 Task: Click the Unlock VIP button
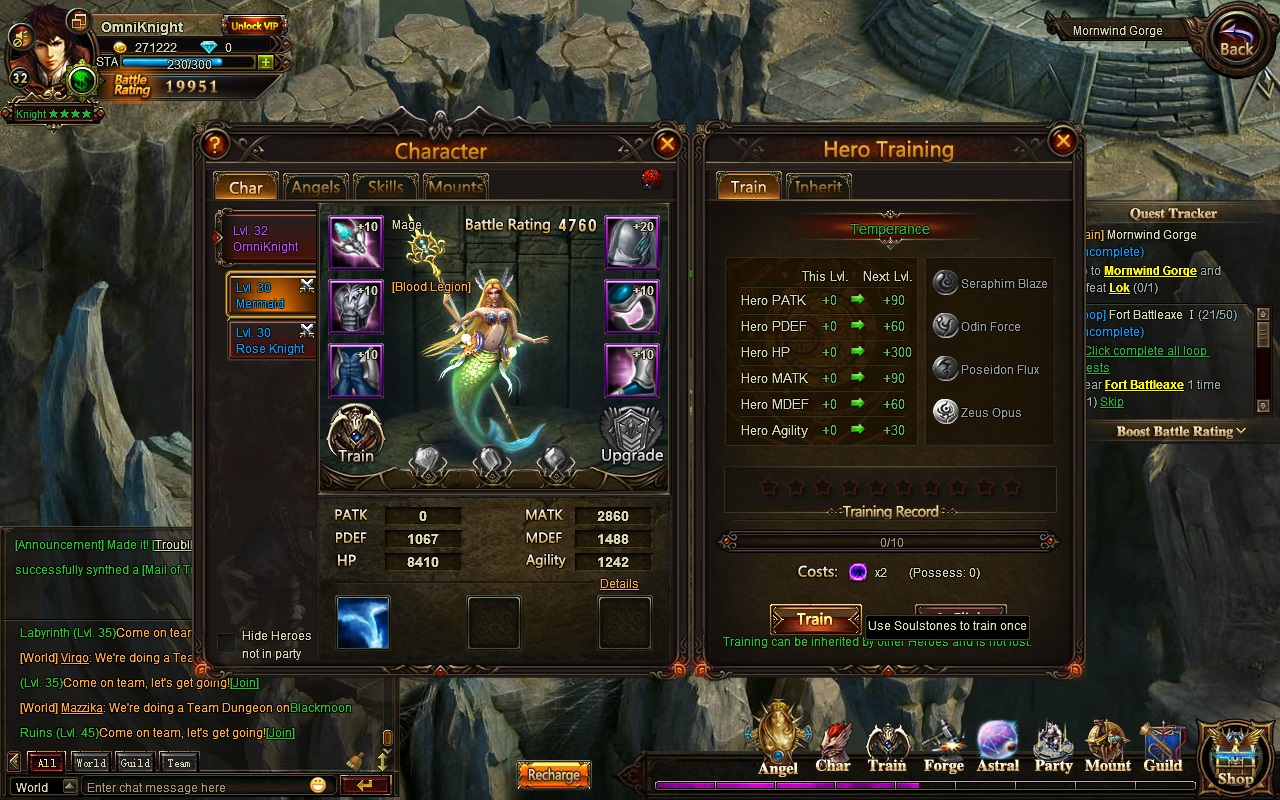(x=254, y=26)
